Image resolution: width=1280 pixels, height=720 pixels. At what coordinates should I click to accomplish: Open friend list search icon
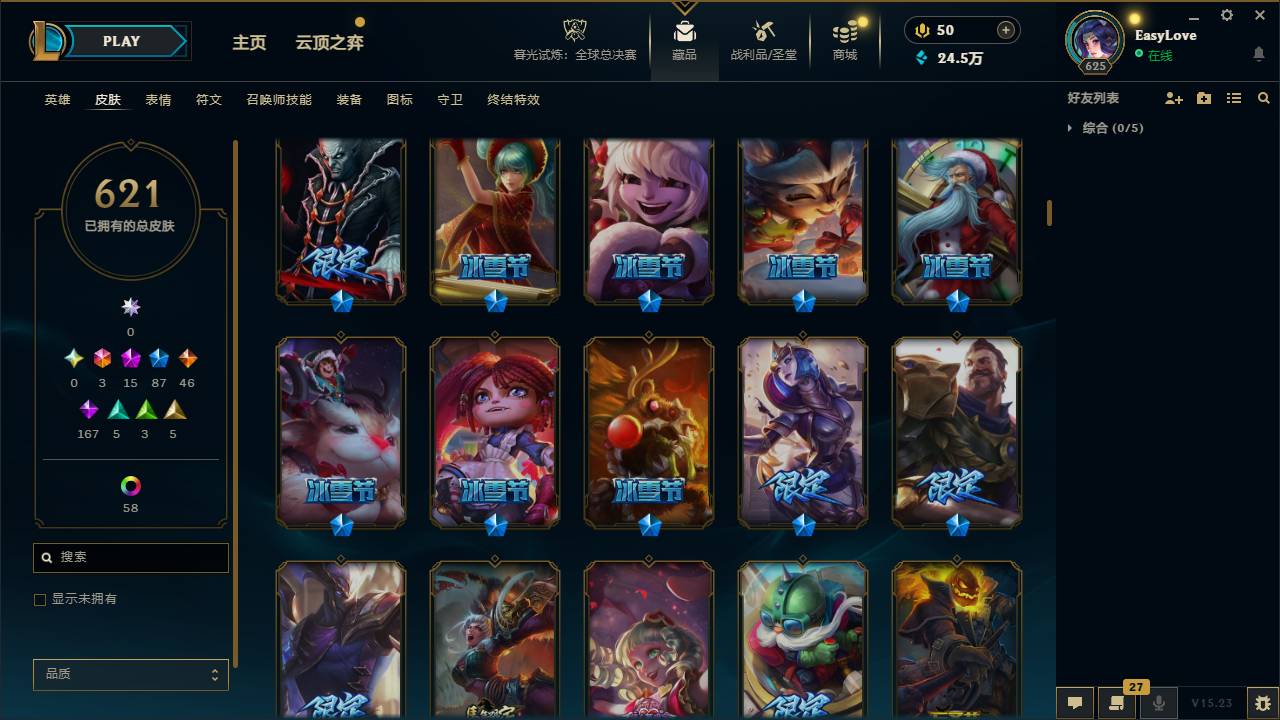(1263, 98)
